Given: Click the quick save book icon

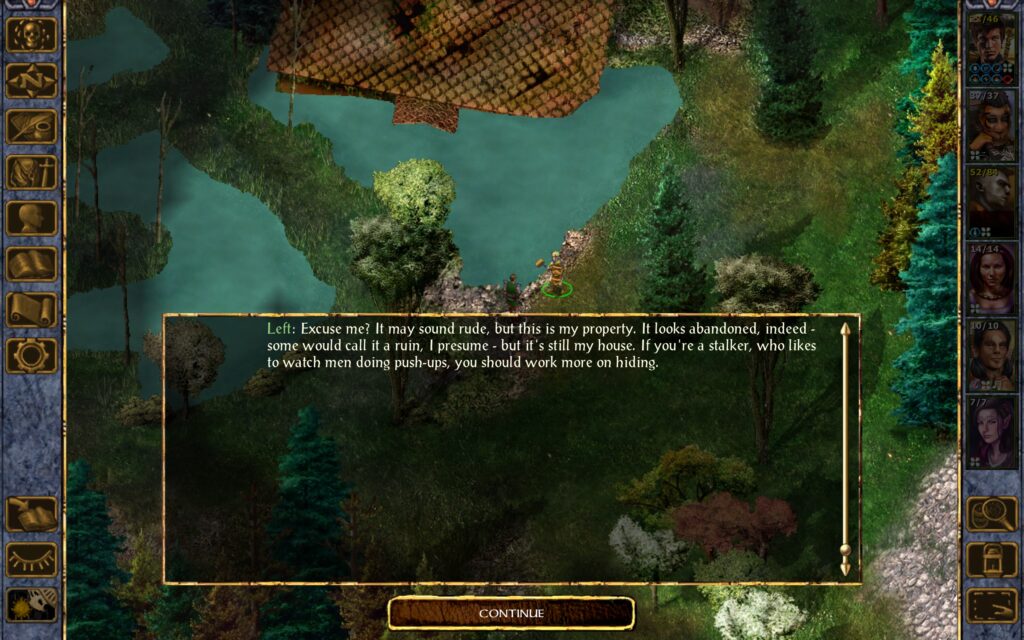Looking at the screenshot, I should pos(32,514).
